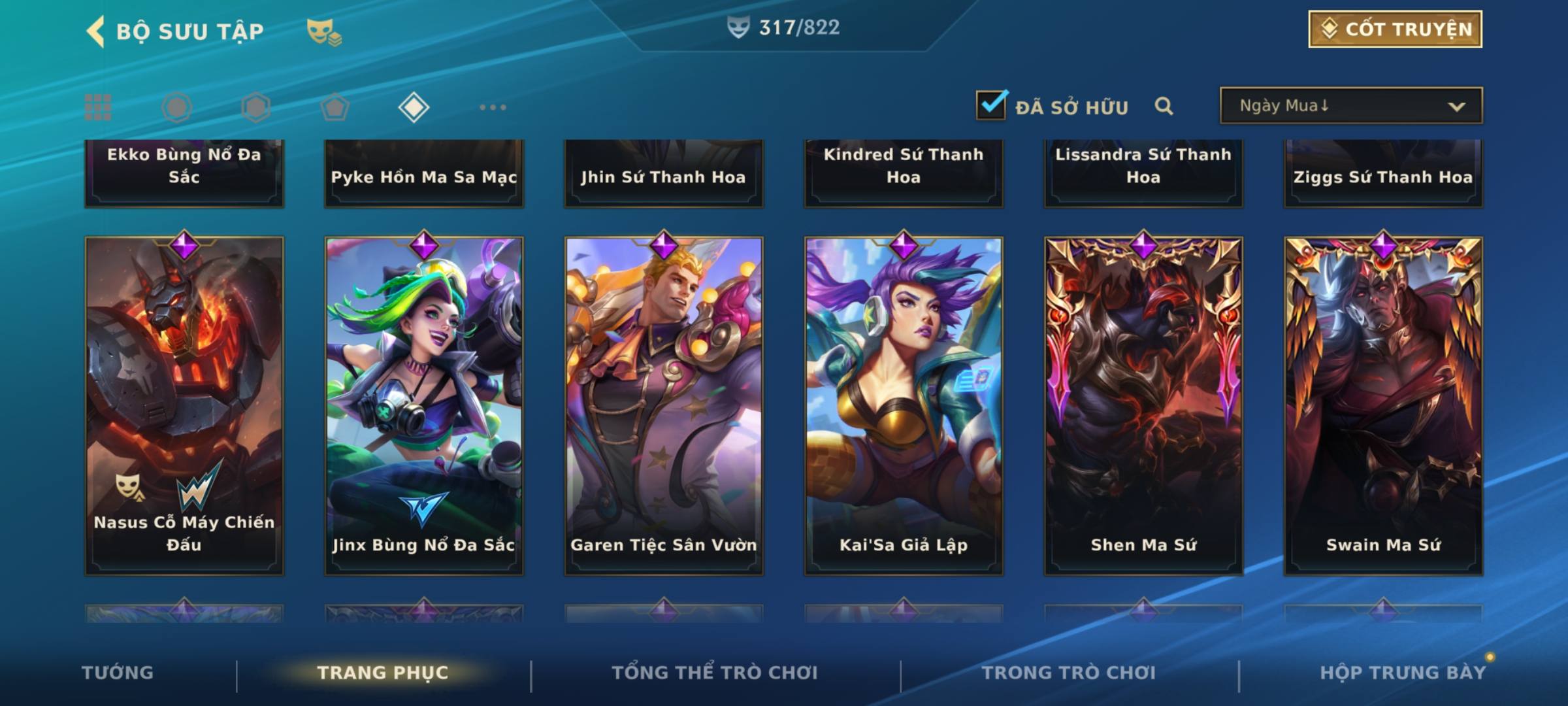Open the Cốt Truyện button
This screenshot has width=1568, height=706.
click(1394, 29)
